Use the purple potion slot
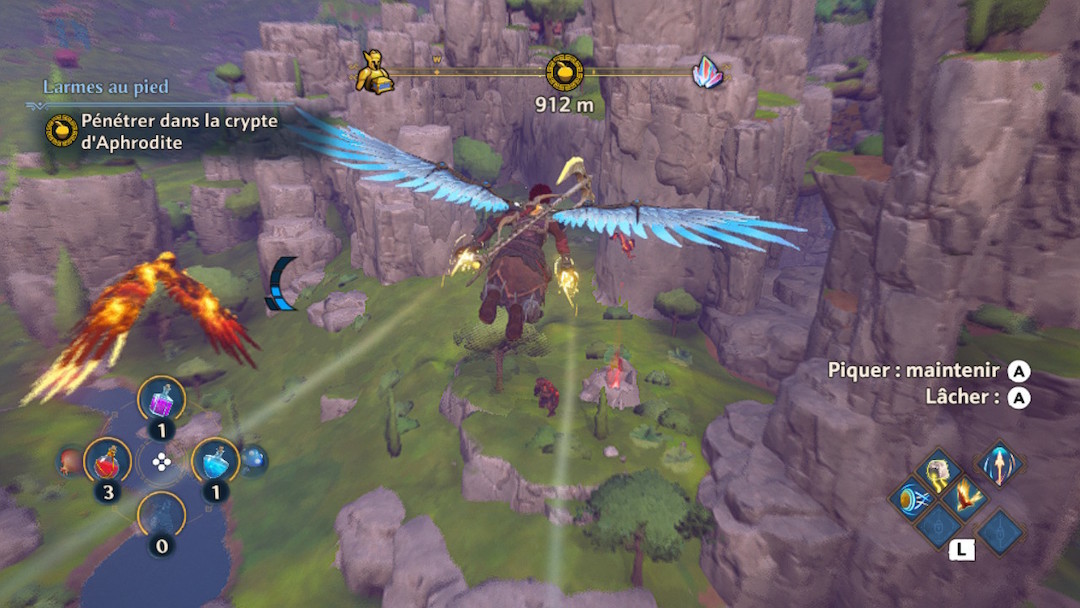 [x=161, y=402]
